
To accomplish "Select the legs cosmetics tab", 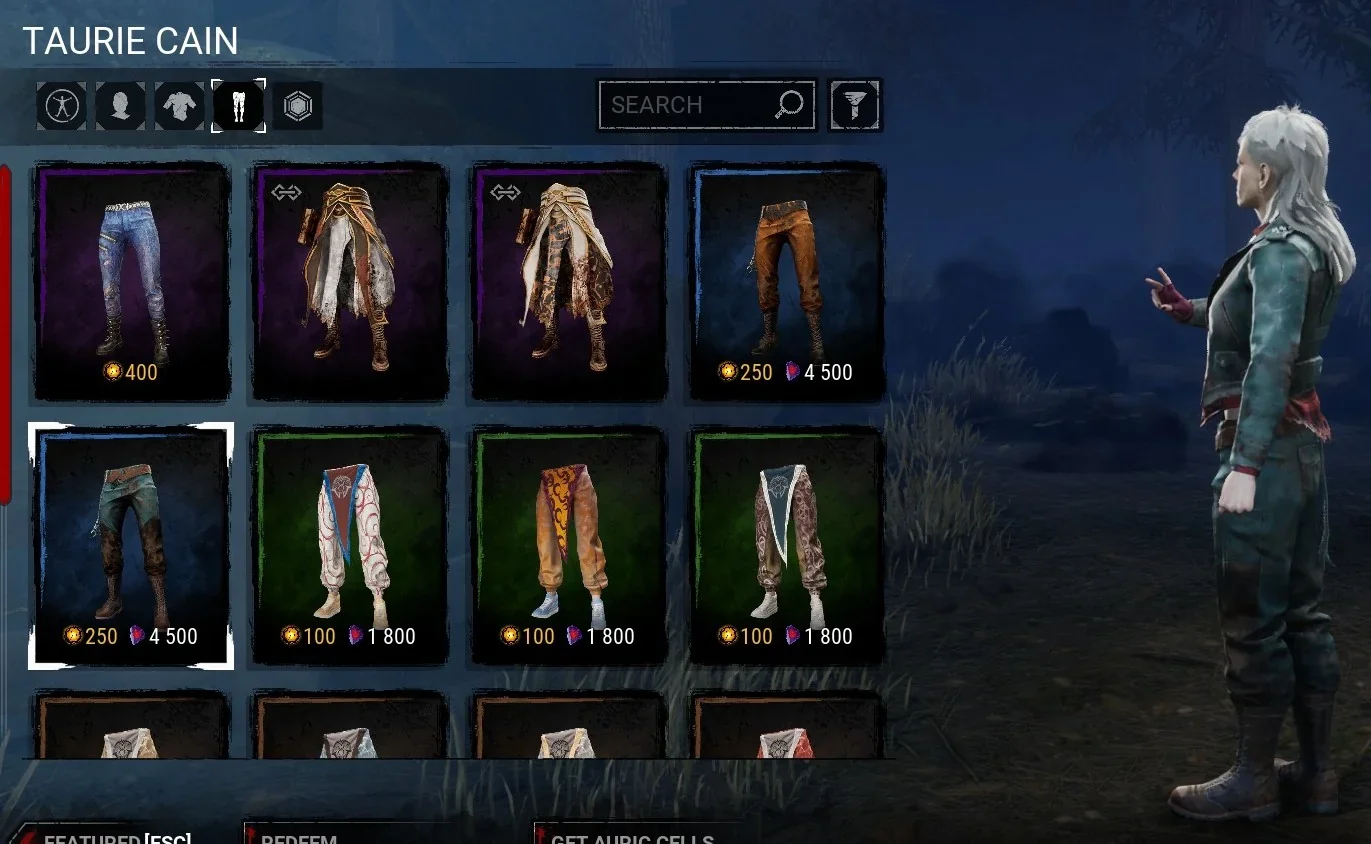I will click(x=239, y=105).
